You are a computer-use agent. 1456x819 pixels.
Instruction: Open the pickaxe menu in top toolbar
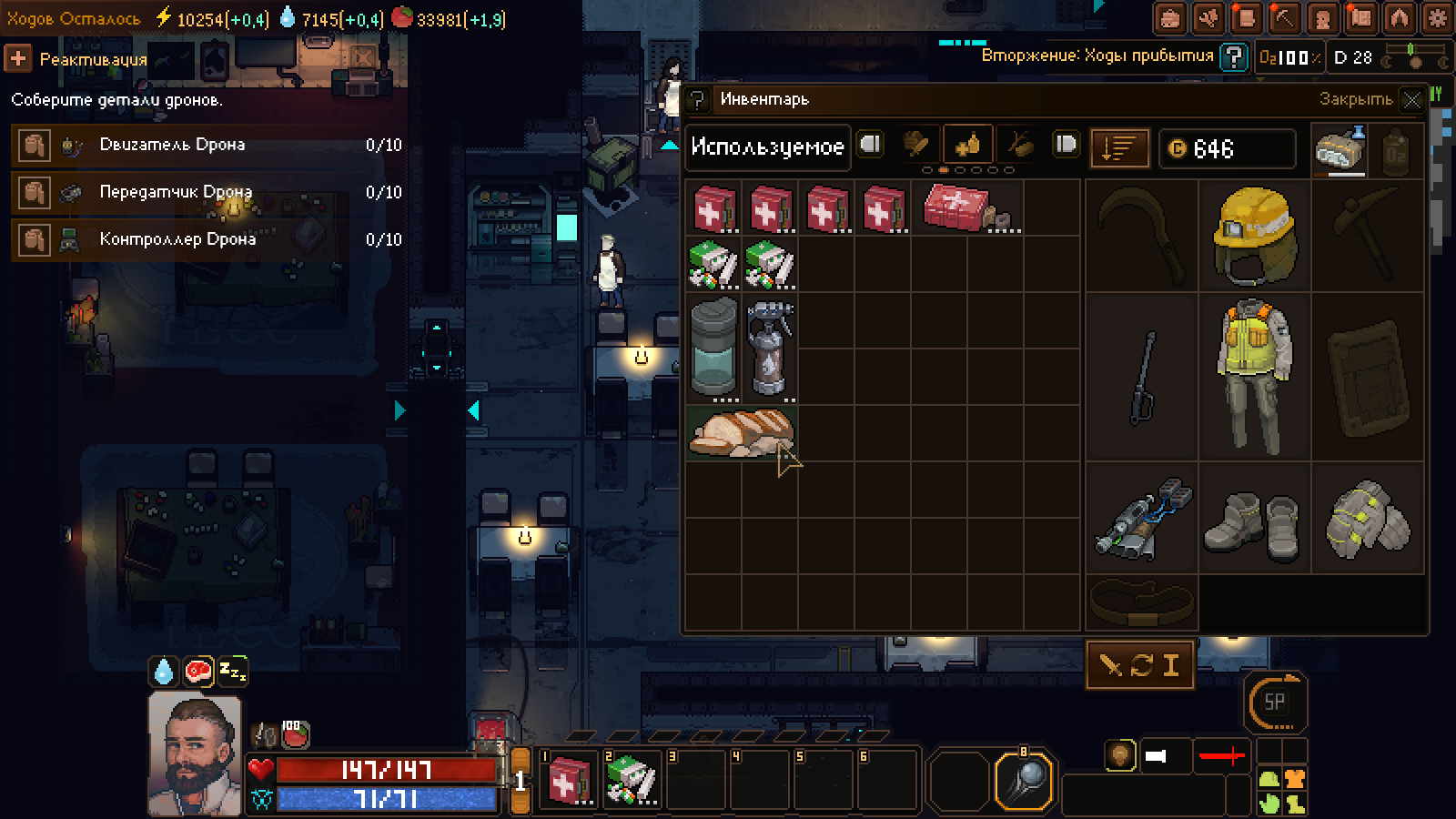(1284, 17)
